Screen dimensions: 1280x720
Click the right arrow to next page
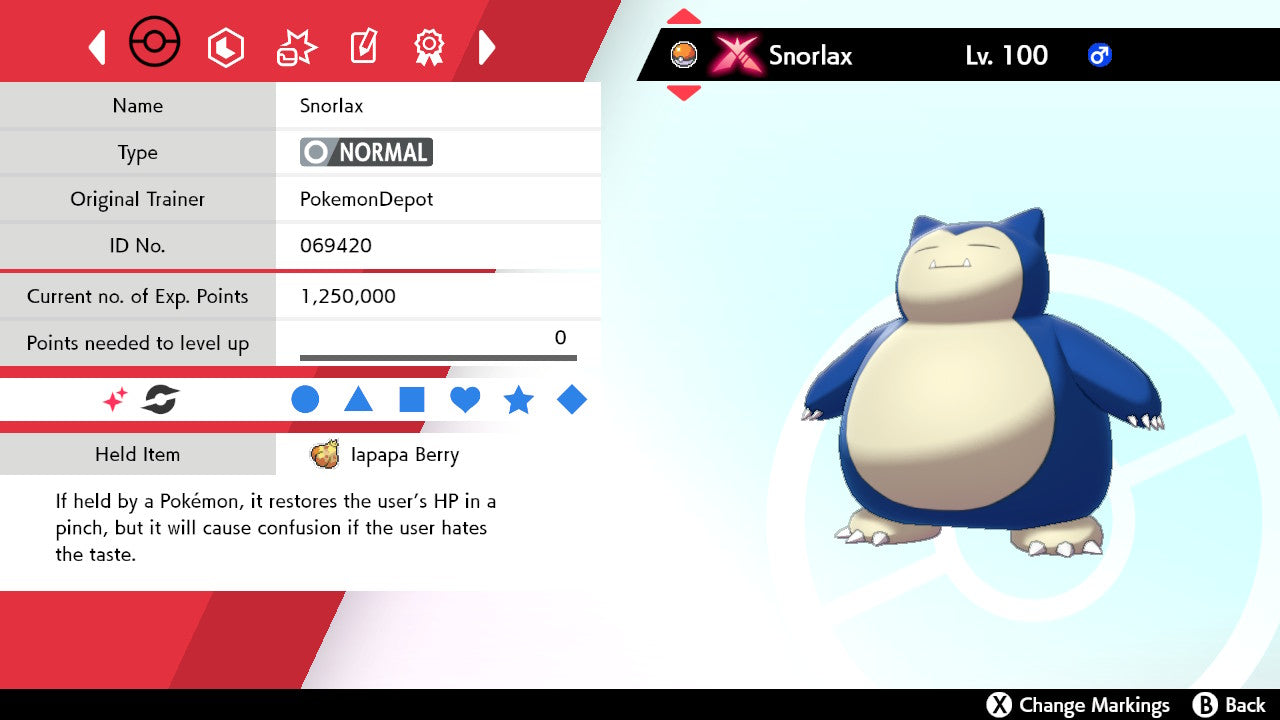(x=487, y=47)
